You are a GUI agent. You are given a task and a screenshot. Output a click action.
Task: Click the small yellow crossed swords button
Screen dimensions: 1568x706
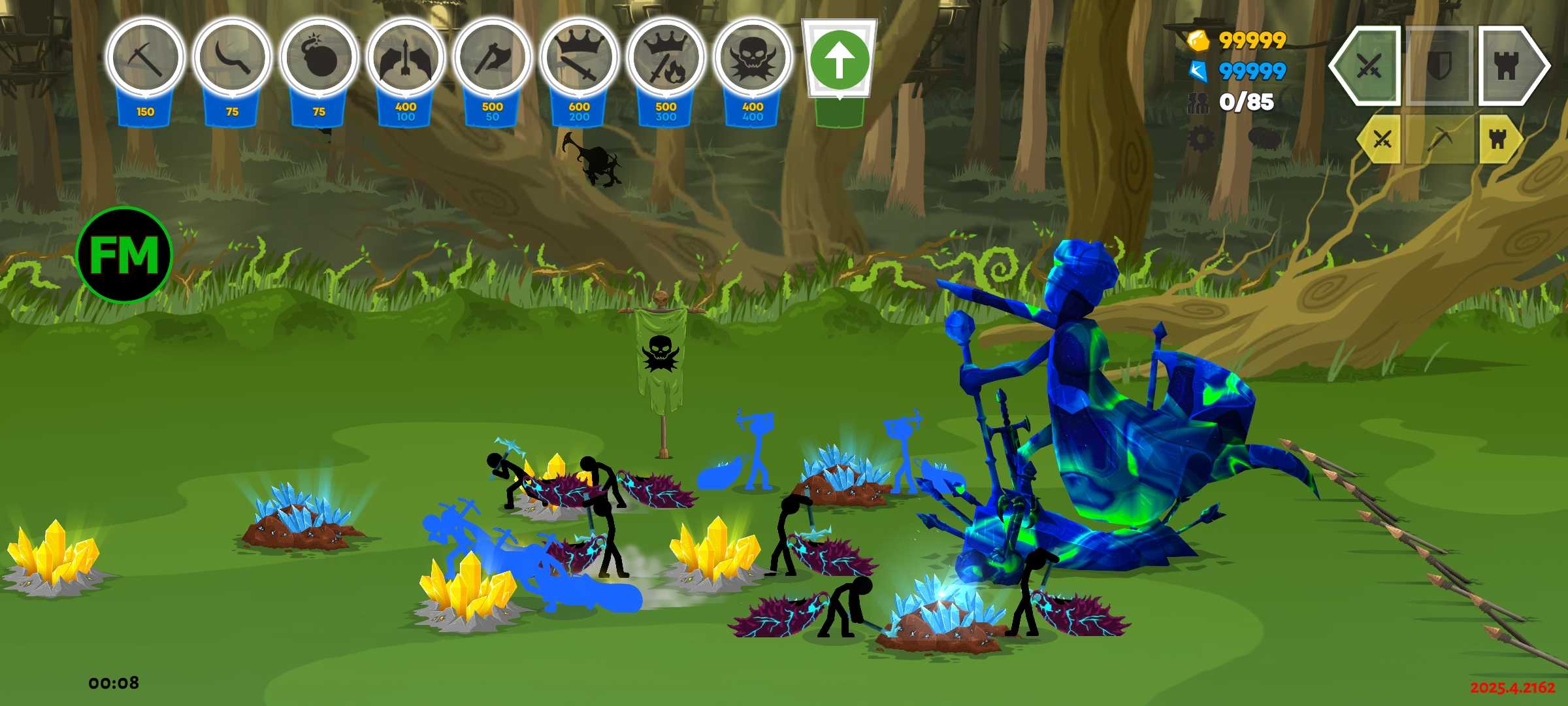(x=1382, y=139)
